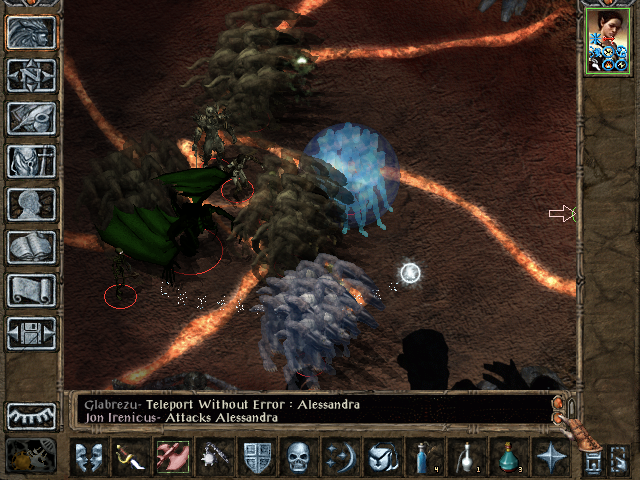Choose the talk masks action button

click(x=90, y=457)
